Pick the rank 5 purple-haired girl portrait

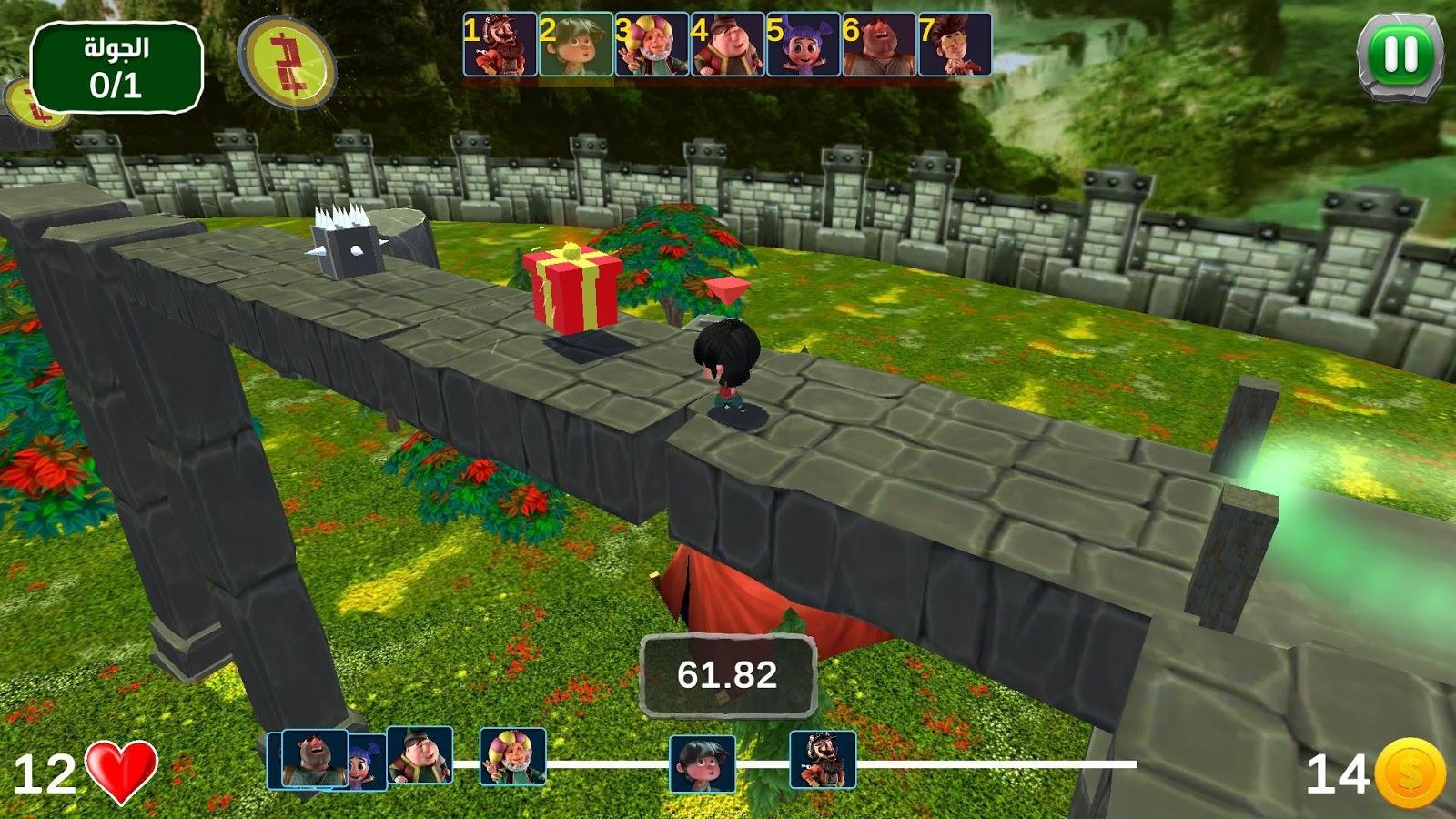803,45
